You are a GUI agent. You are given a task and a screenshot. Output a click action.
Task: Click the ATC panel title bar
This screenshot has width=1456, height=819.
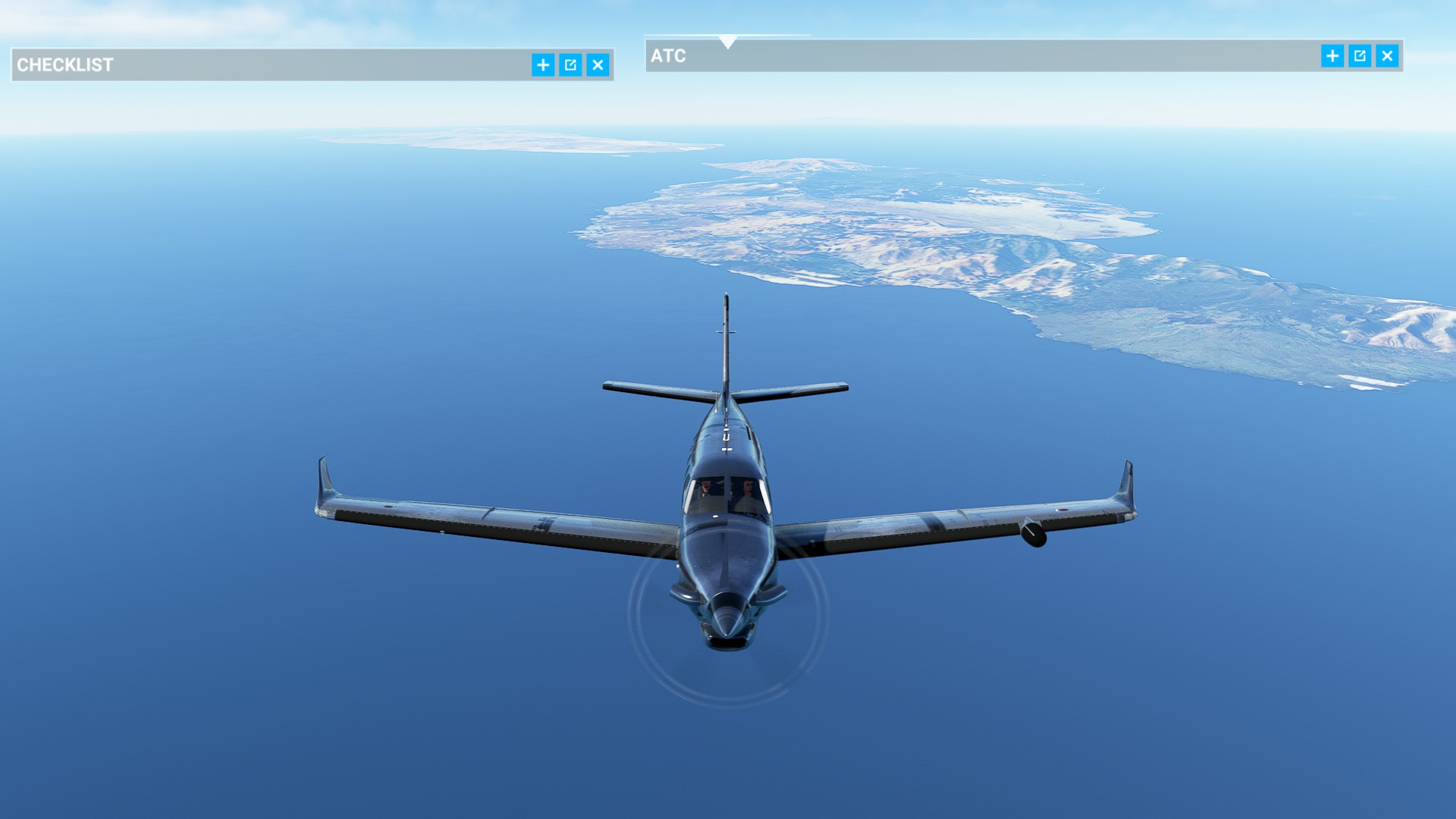tap(986, 56)
